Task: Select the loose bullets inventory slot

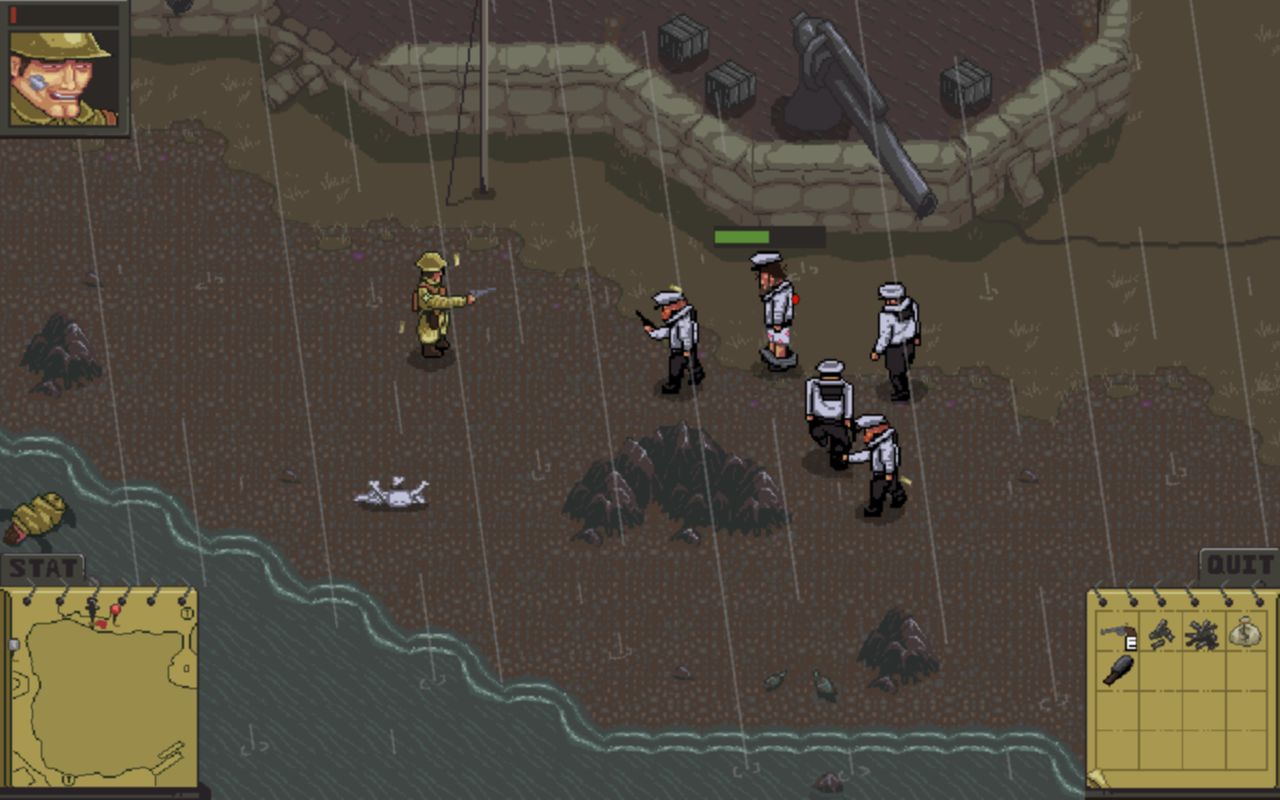Action: 1160,633
